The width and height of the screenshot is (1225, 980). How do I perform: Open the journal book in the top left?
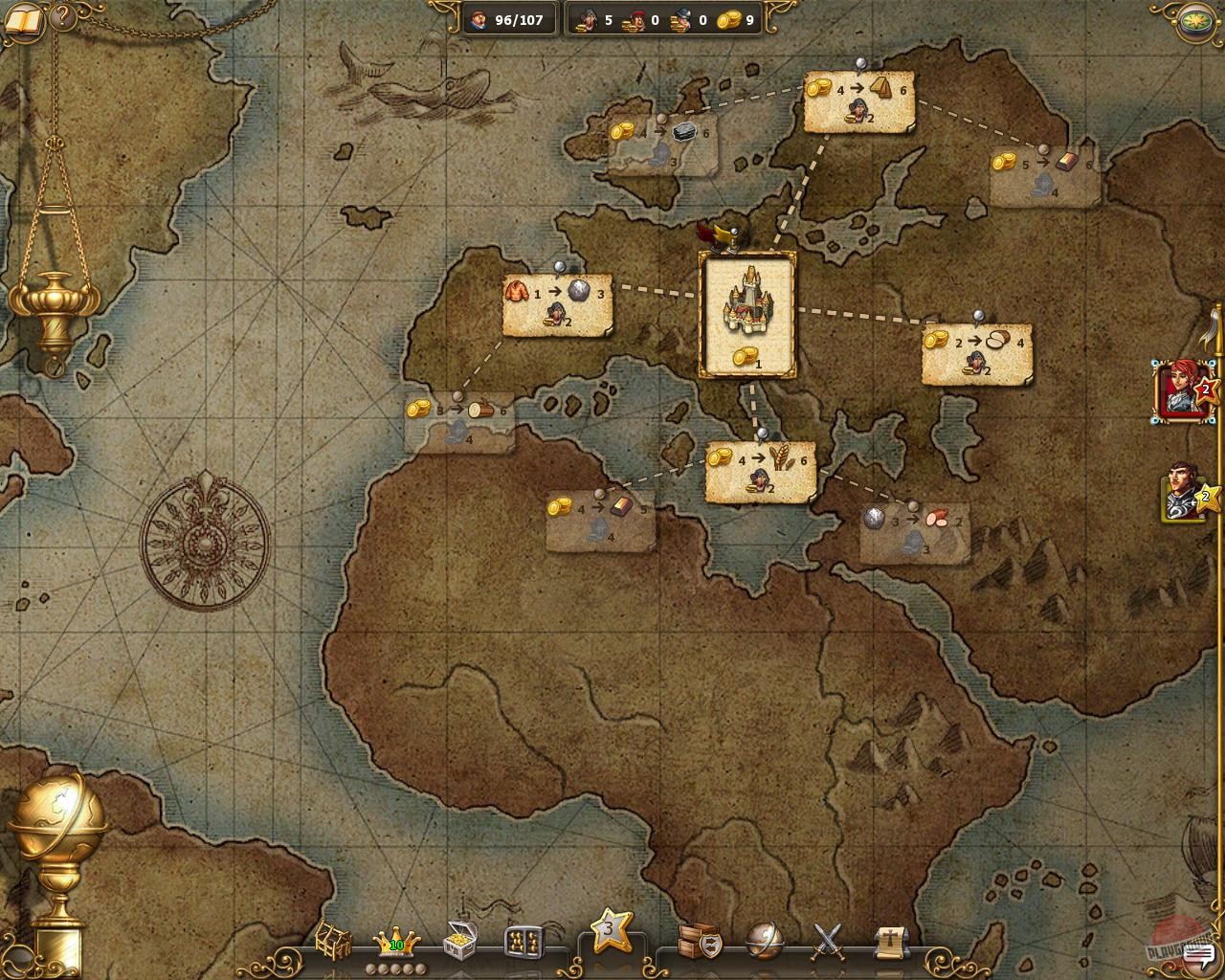tap(21, 19)
